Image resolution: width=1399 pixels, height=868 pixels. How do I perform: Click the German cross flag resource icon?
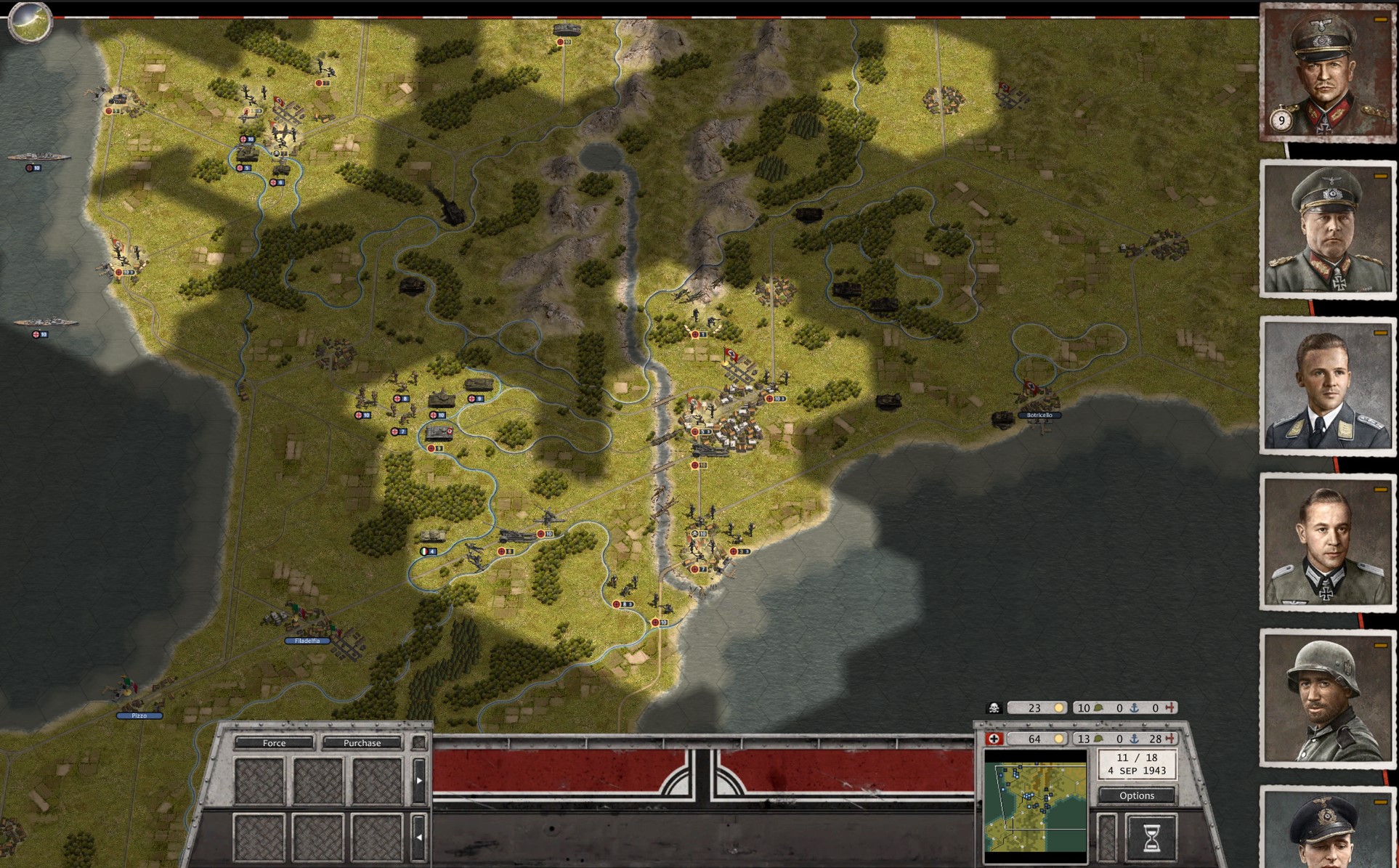[994, 739]
